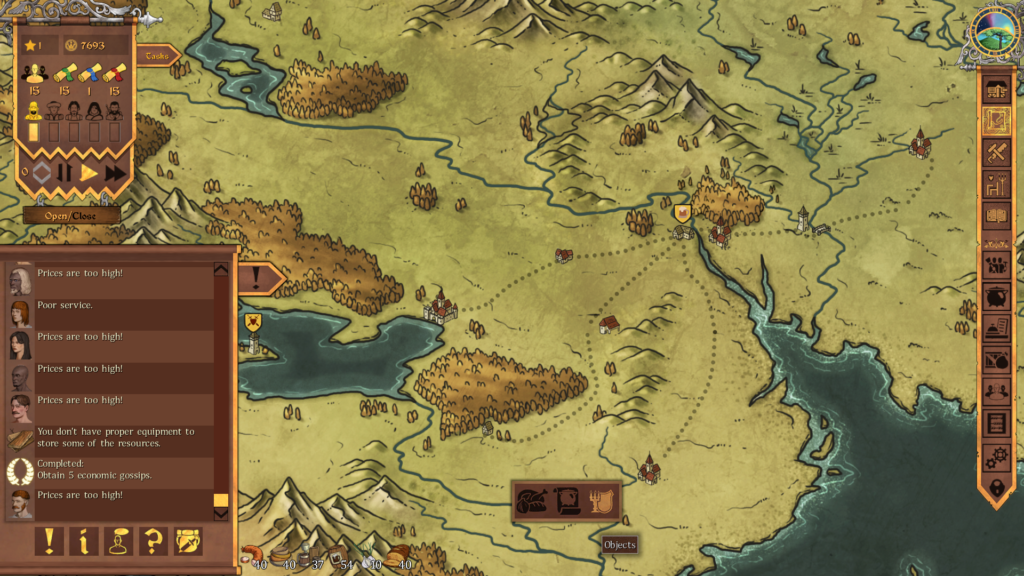Select the info 'i' message filter
Screen dimensions: 1024x576
point(83,541)
